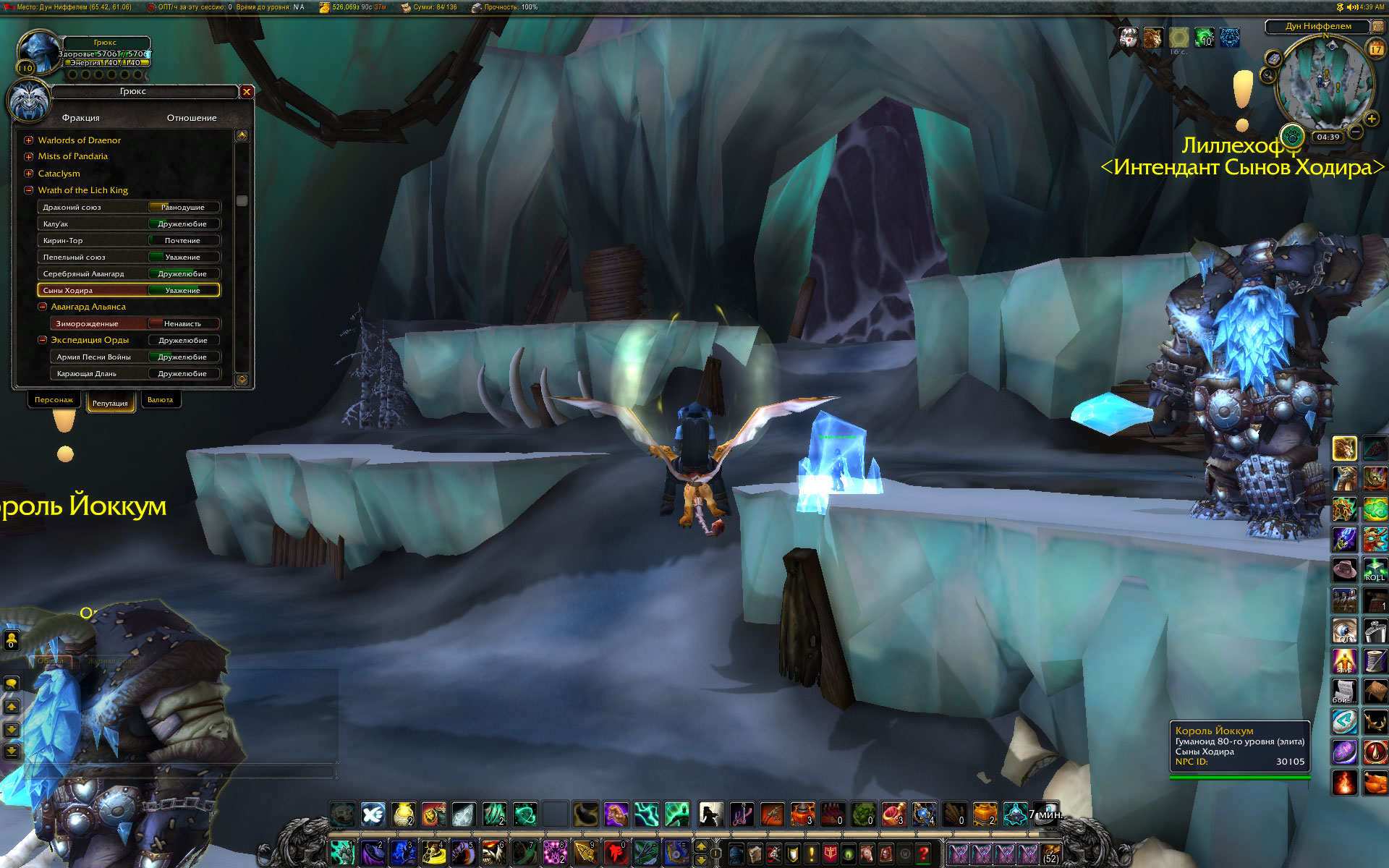Click the green paw button below the minimap
Image resolution: width=1389 pixels, height=868 pixels.
pos(1291,135)
